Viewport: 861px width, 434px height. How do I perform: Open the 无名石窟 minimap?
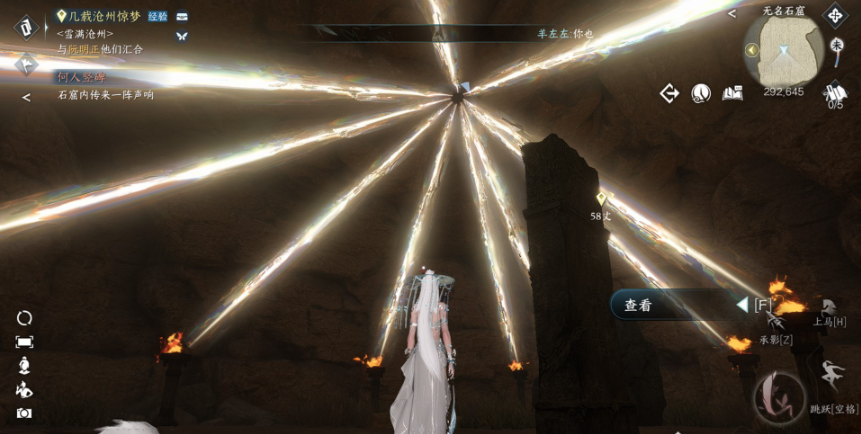[x=784, y=48]
